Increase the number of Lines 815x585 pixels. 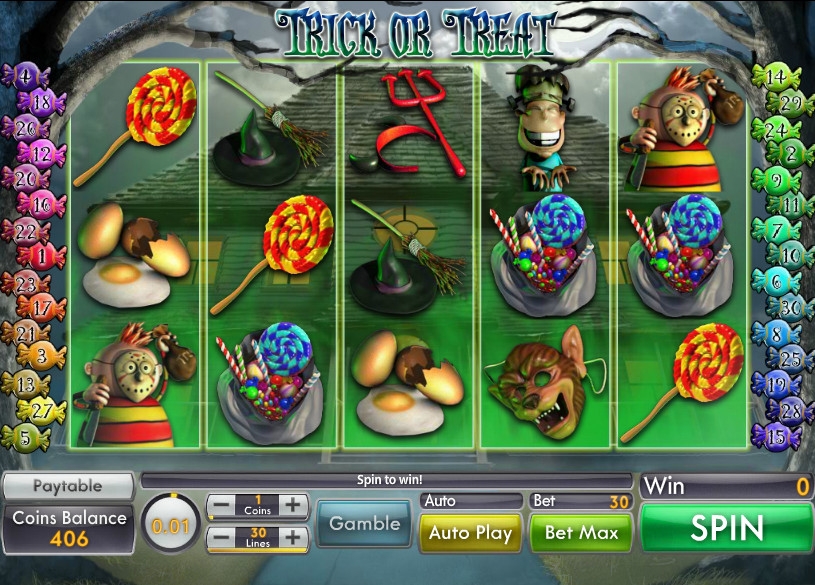292,537
